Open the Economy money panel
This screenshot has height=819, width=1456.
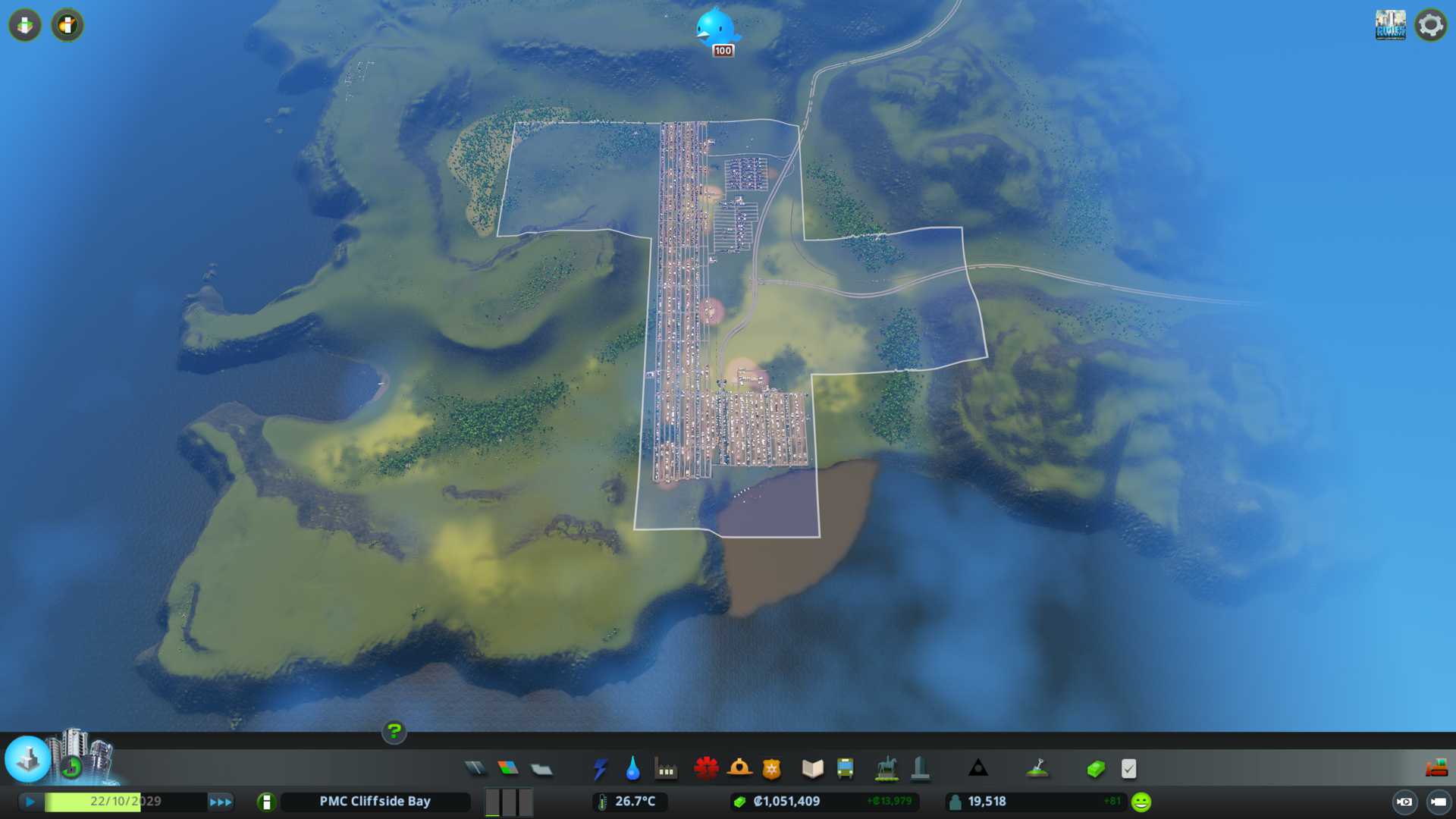pyautogui.click(x=1095, y=769)
